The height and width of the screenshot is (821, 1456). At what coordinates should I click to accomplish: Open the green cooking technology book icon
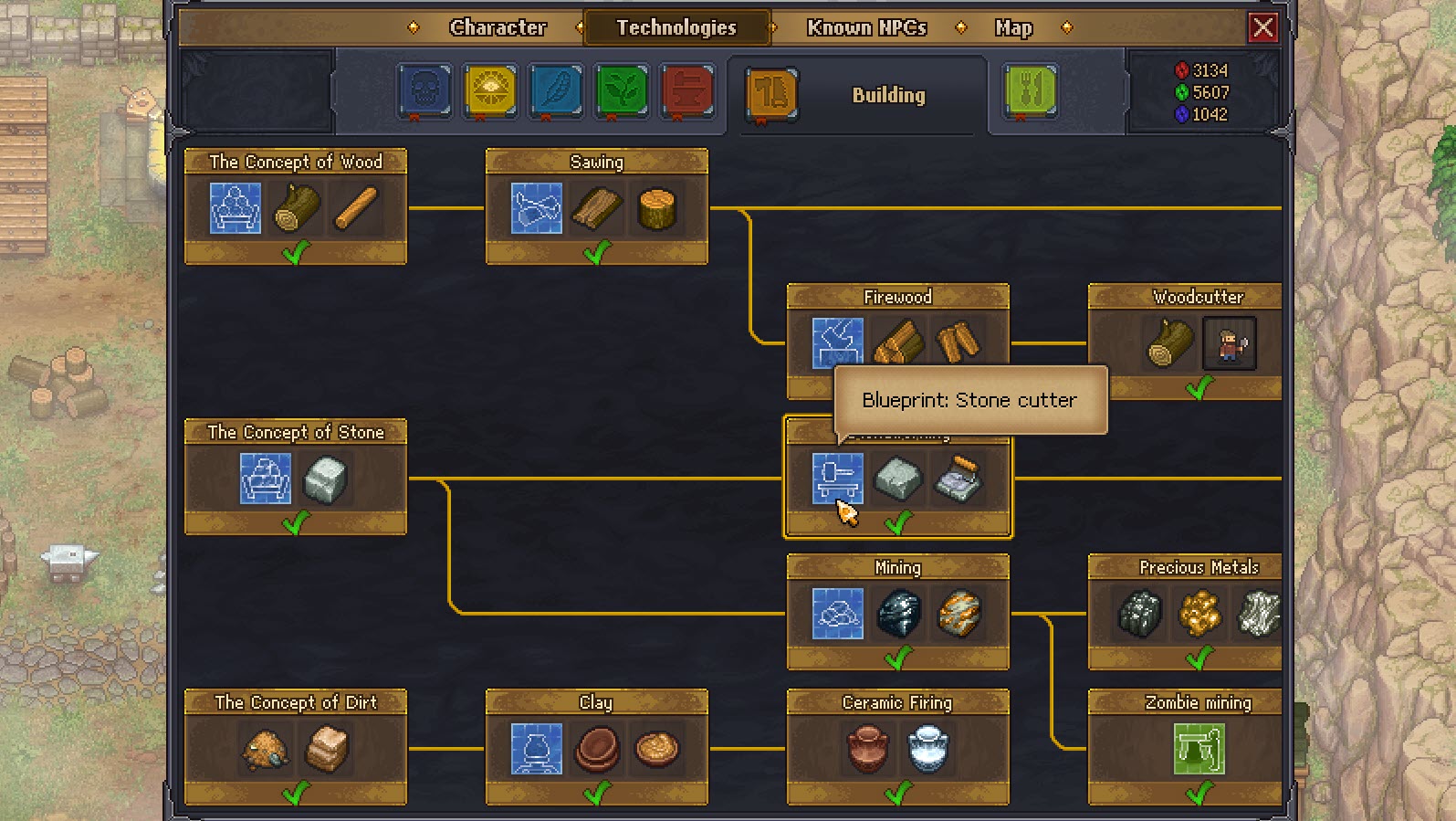coord(1029,92)
